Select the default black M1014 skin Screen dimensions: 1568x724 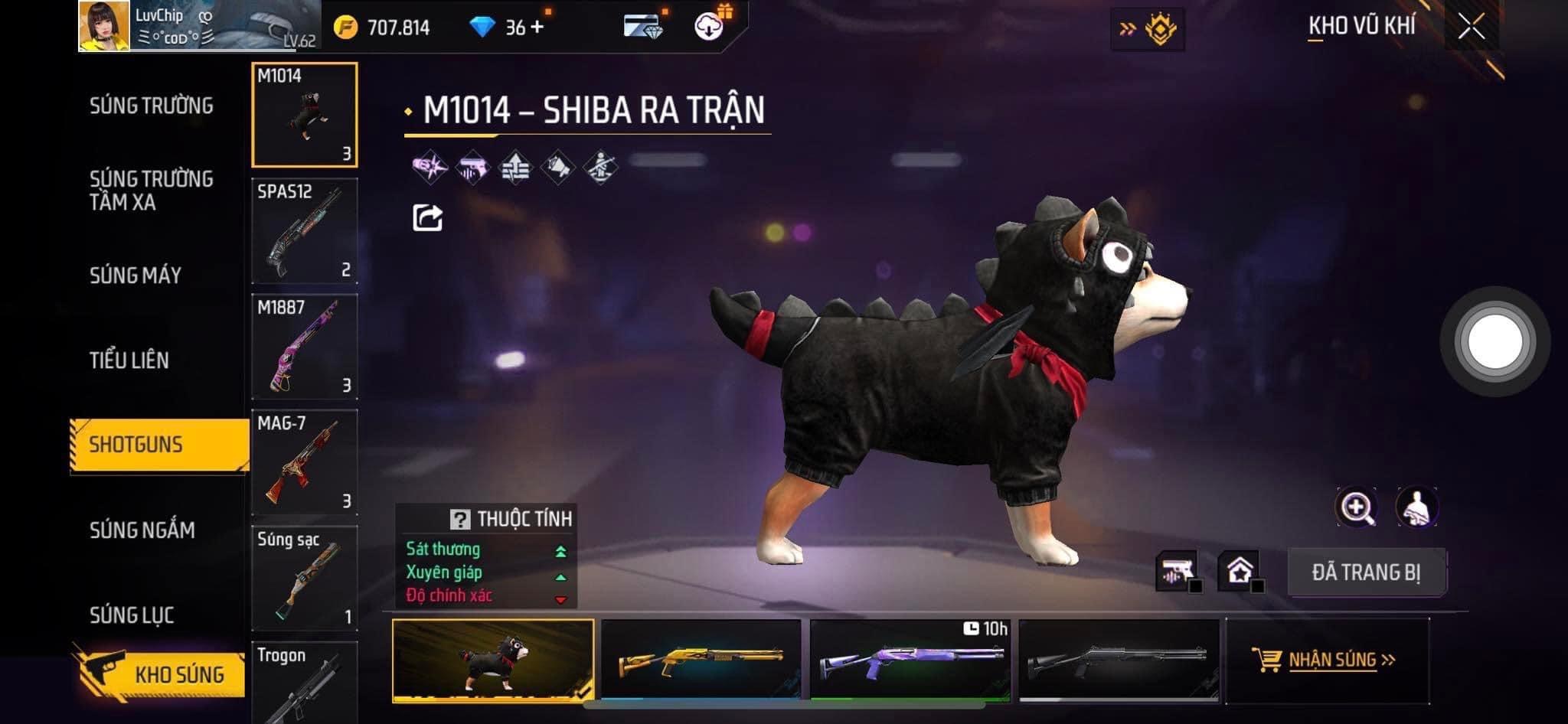[1119, 660]
